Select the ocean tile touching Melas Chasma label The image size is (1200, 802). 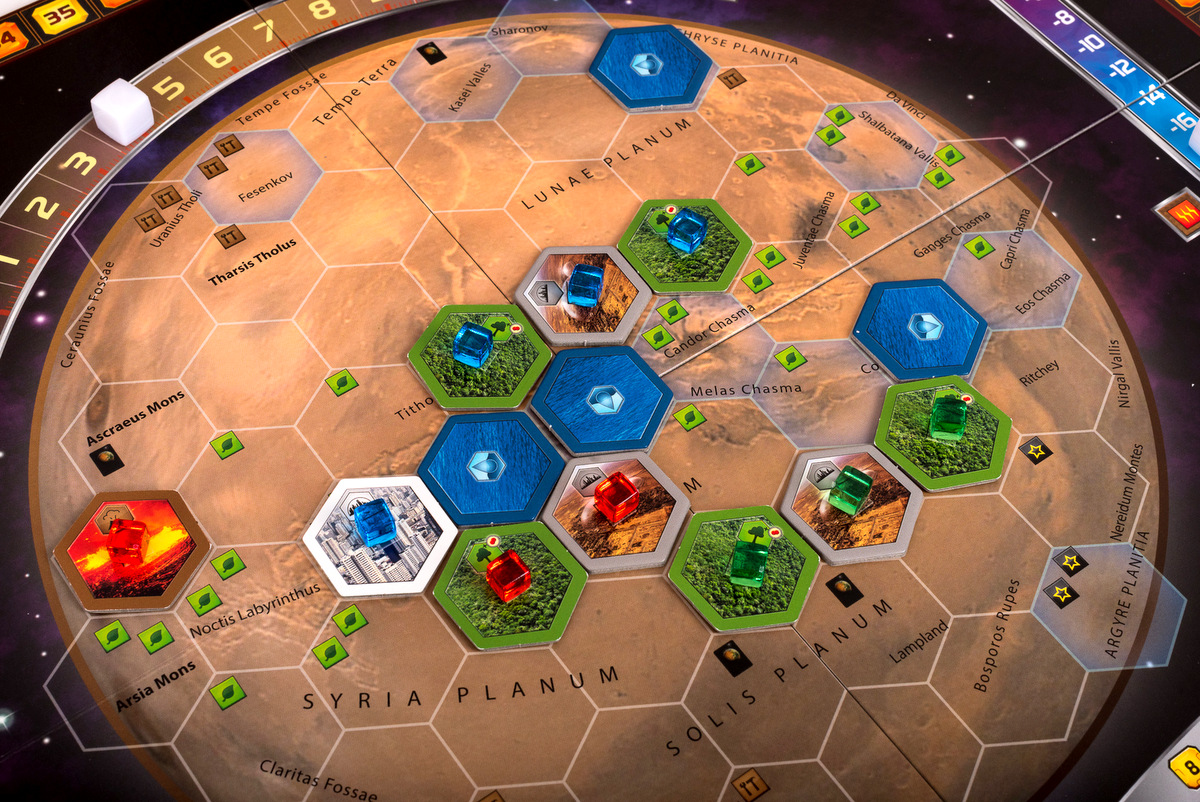coord(600,399)
